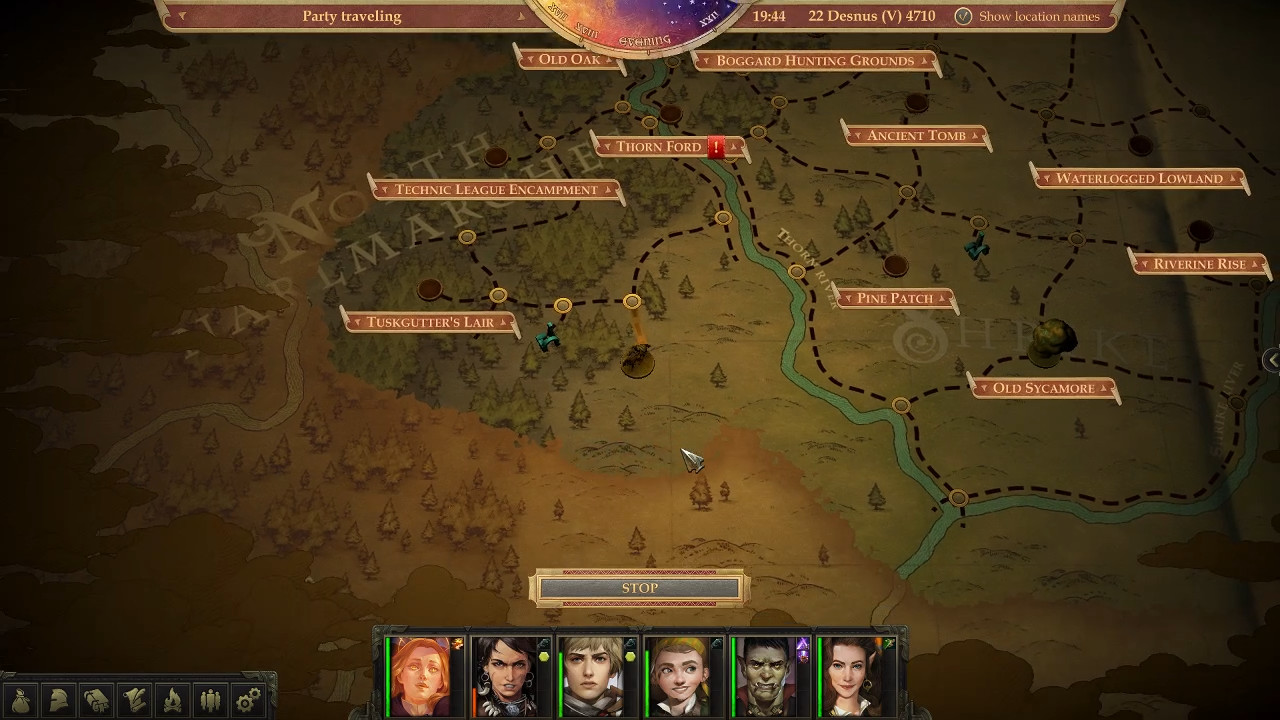Select the Boggard Hunting Grounds label
1280x720 pixels.
point(815,61)
